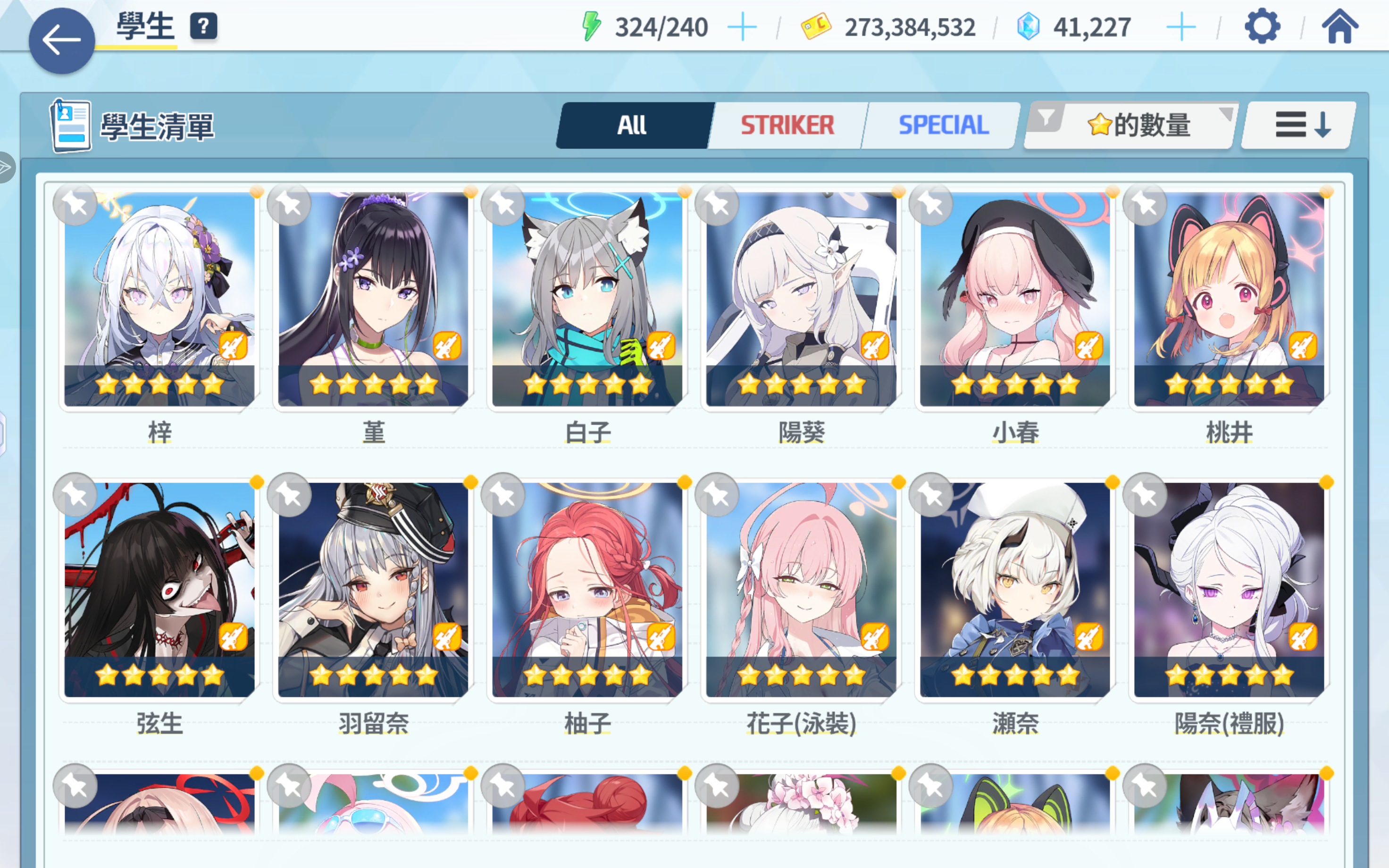This screenshot has width=1389, height=868.
Task: Pick student 桃井
Action: tap(1229, 299)
